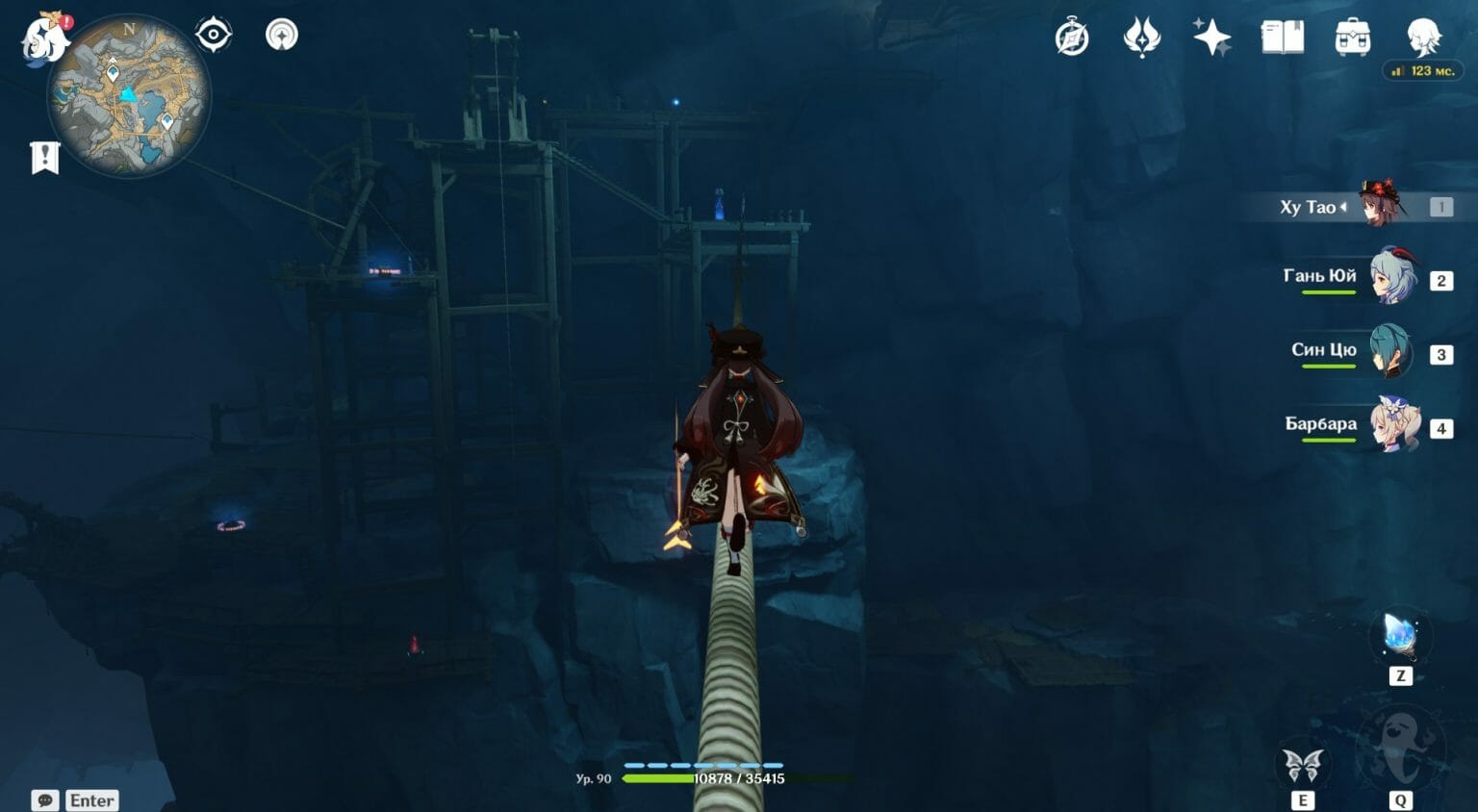Click the Paimon menu icon above the minimap
The height and width of the screenshot is (812, 1478).
point(42,37)
